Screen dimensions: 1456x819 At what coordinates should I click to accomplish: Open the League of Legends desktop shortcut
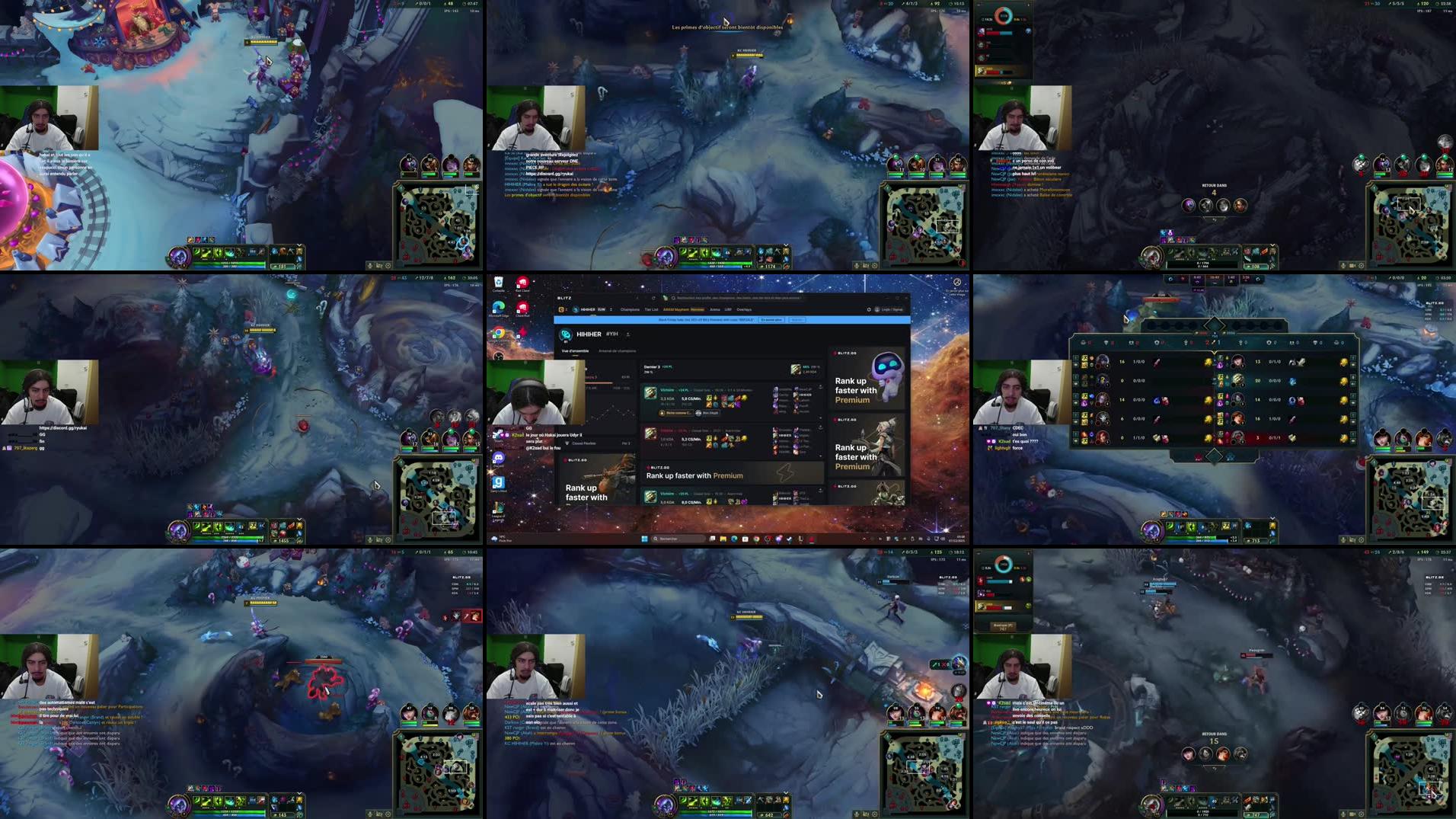coord(499,507)
